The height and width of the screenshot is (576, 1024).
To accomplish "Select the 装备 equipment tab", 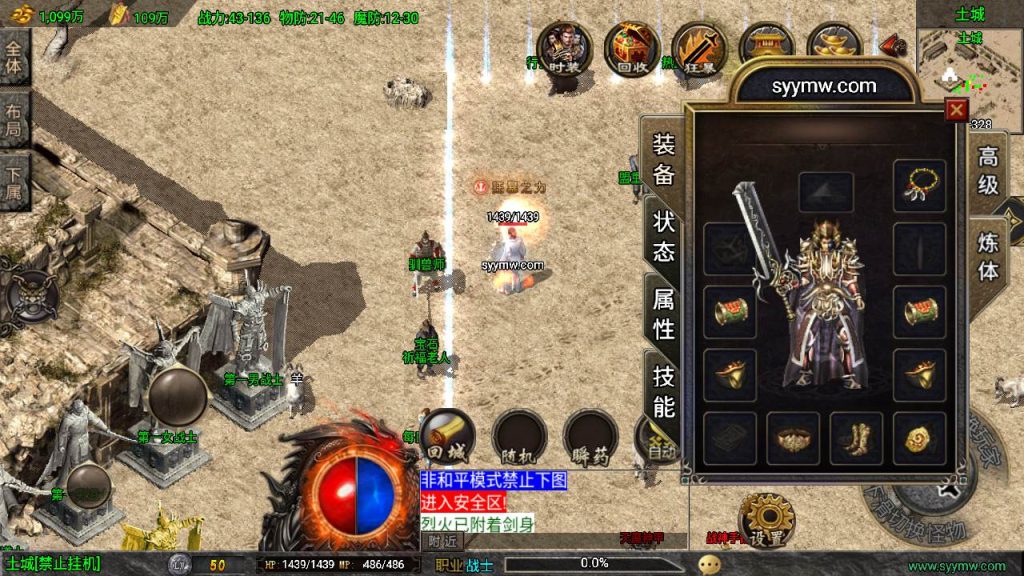I will click(664, 160).
